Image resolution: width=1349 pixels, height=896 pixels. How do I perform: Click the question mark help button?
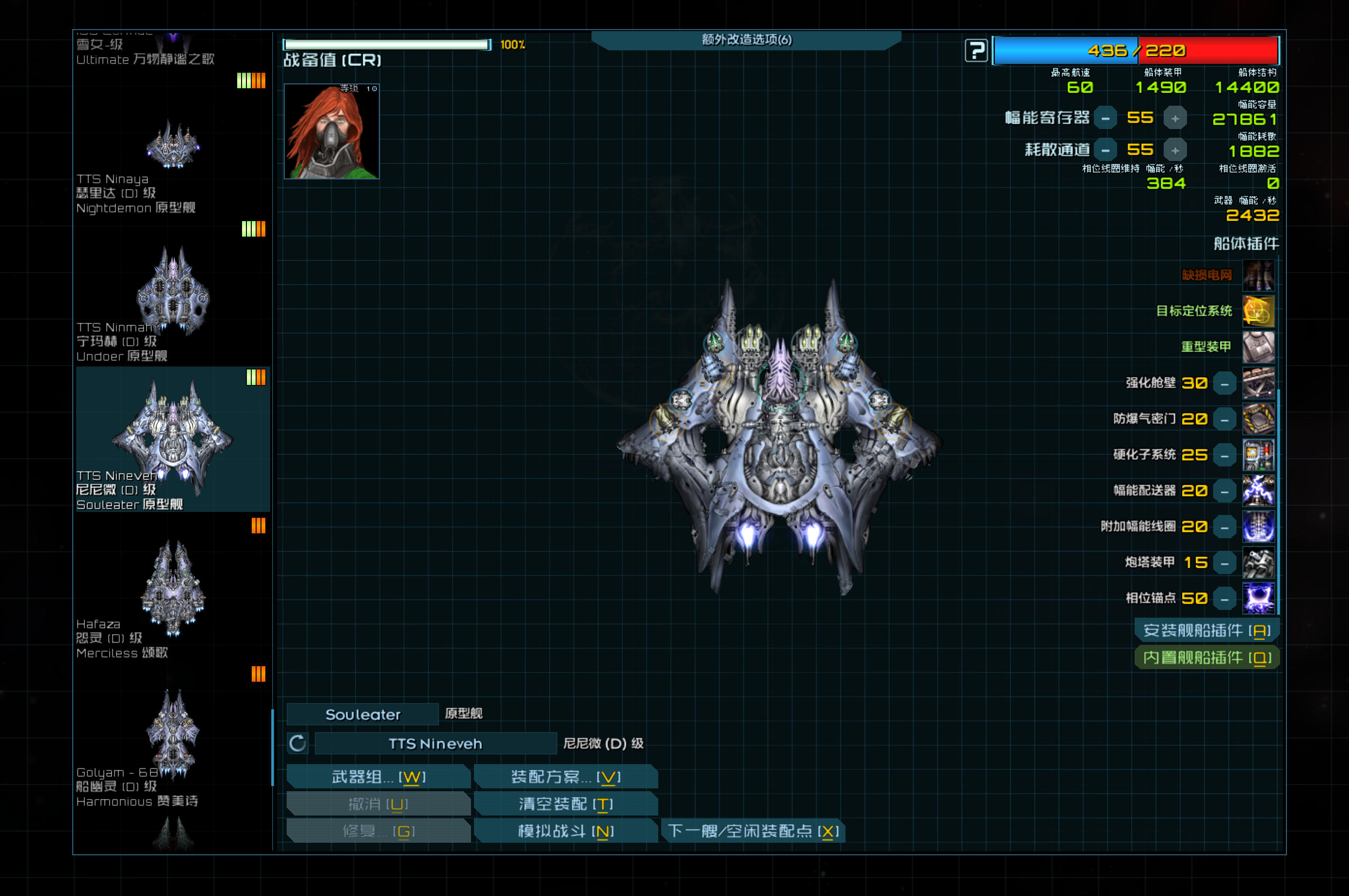976,50
